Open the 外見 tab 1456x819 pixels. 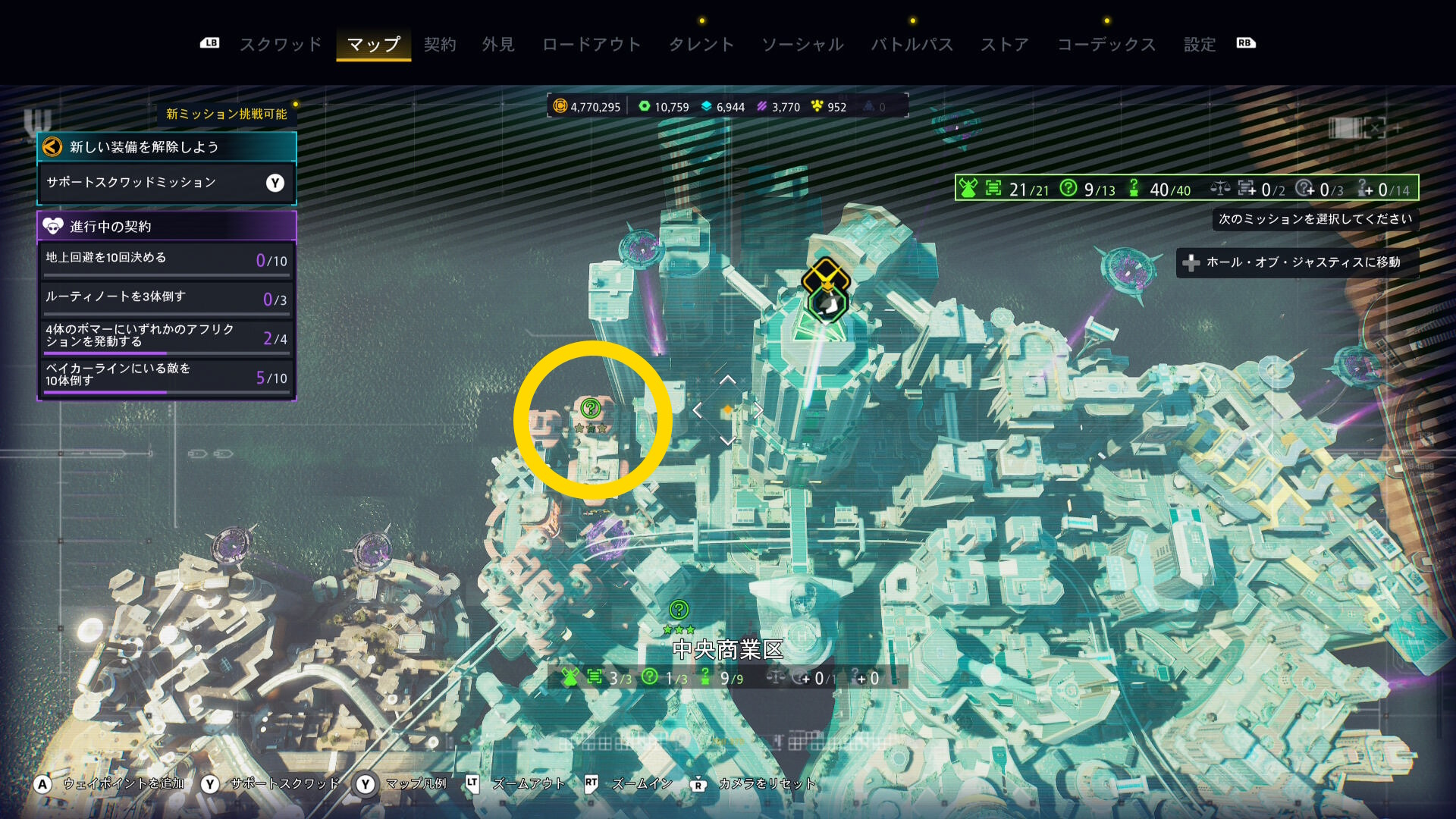click(498, 45)
